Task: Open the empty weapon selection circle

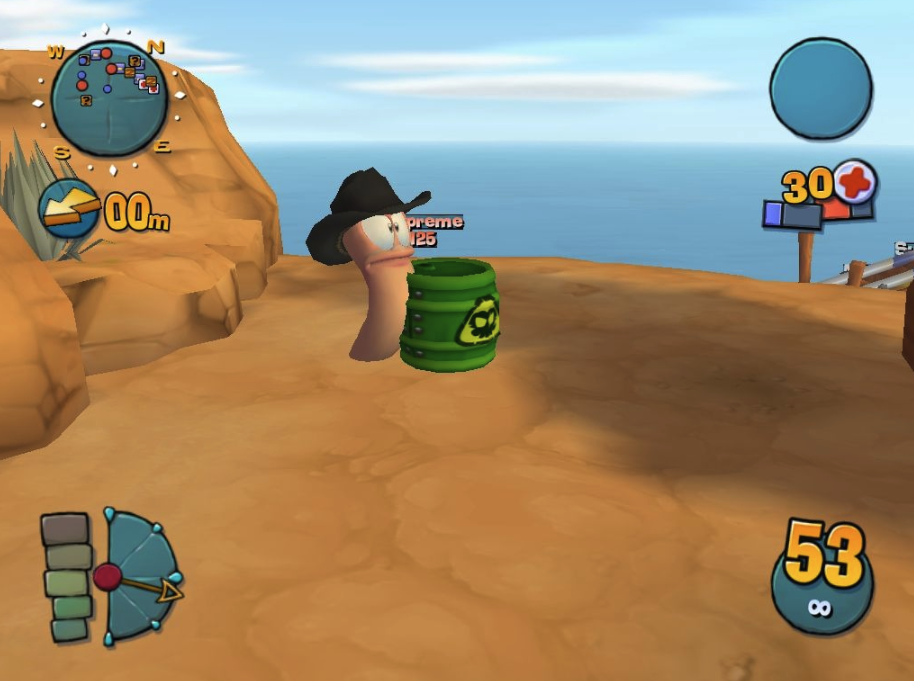Action: click(x=820, y=88)
